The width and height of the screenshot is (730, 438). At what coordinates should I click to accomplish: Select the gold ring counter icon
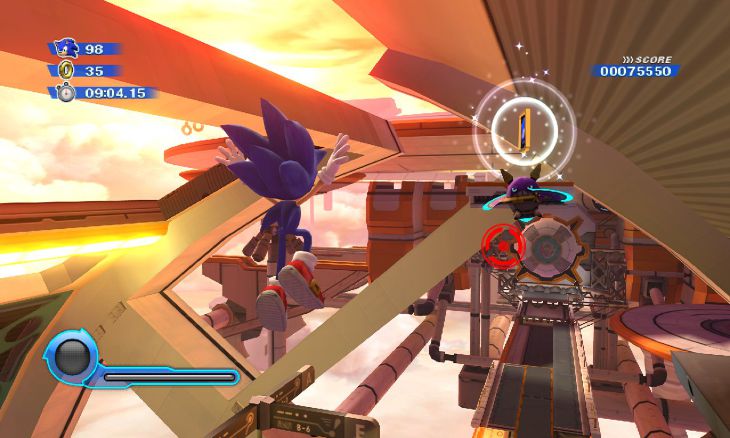68,71
